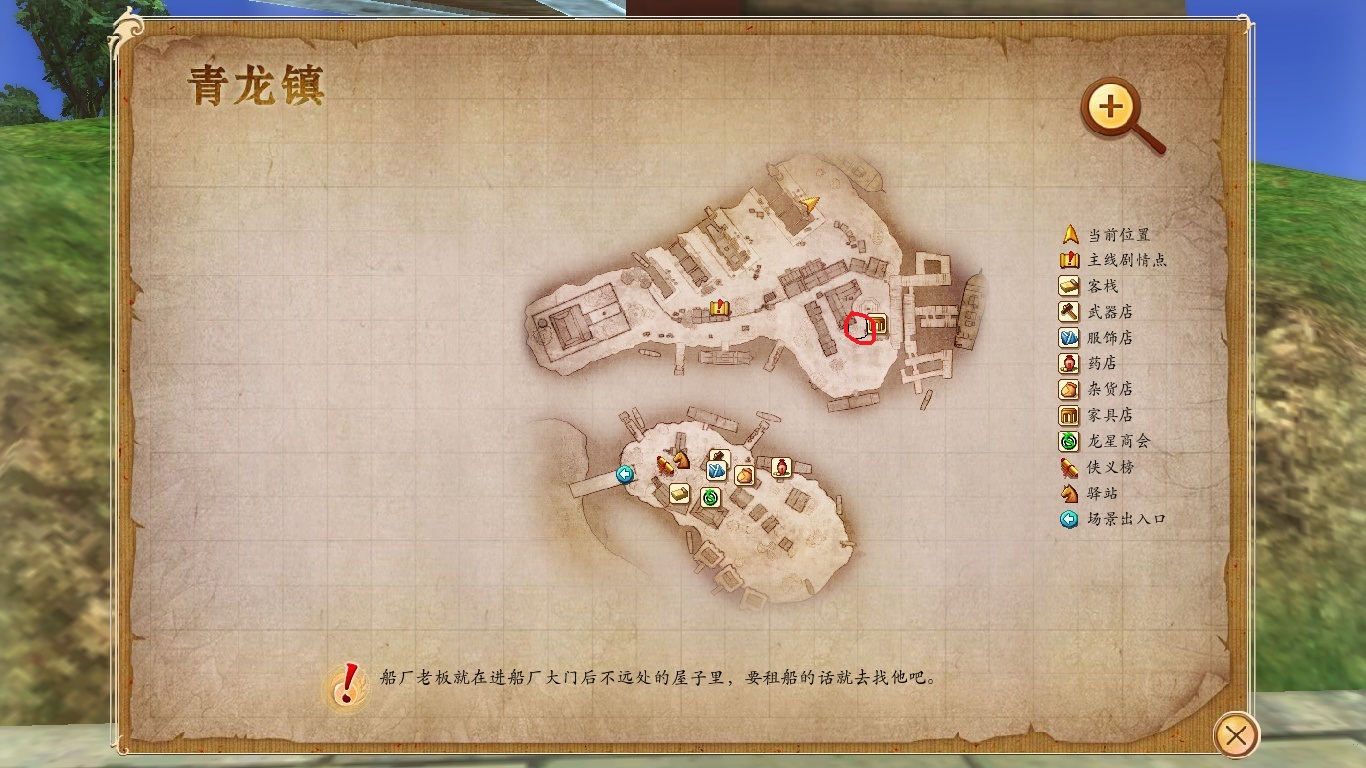The image size is (1366, 768).
Task: Click the 场景出入口 legend entry
Action: click(1127, 519)
